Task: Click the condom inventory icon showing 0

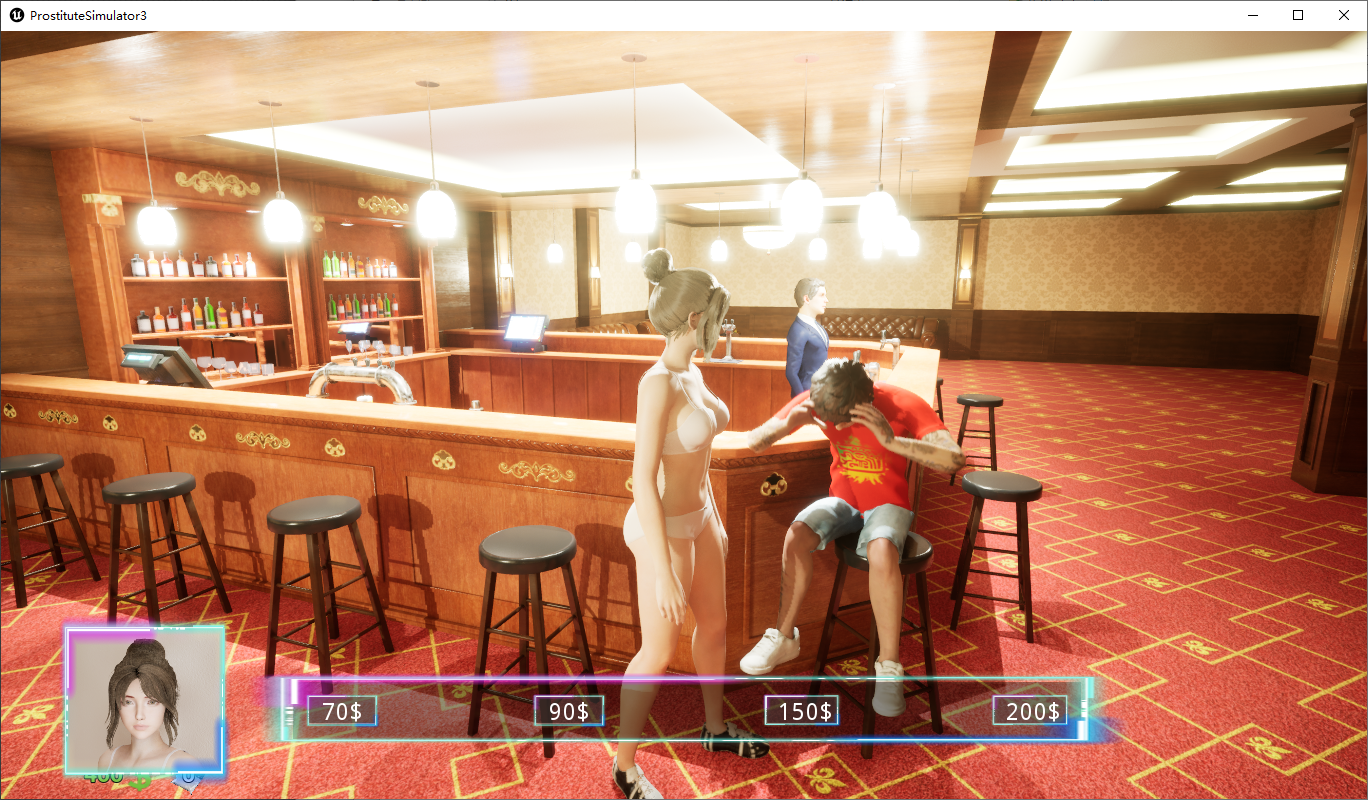Action: pos(186,782)
